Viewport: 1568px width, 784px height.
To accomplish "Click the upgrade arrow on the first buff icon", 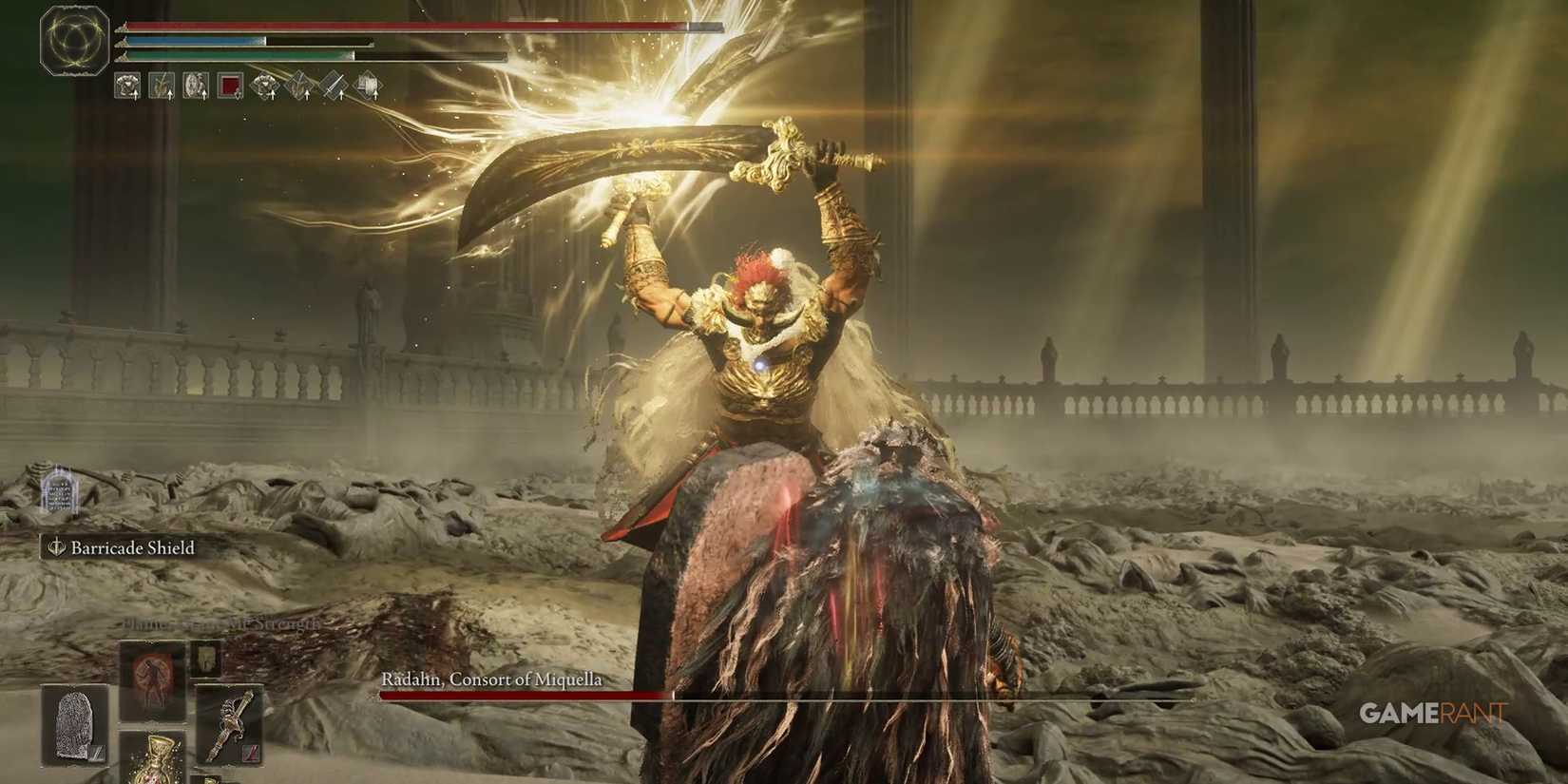I will pyautogui.click(x=135, y=95).
